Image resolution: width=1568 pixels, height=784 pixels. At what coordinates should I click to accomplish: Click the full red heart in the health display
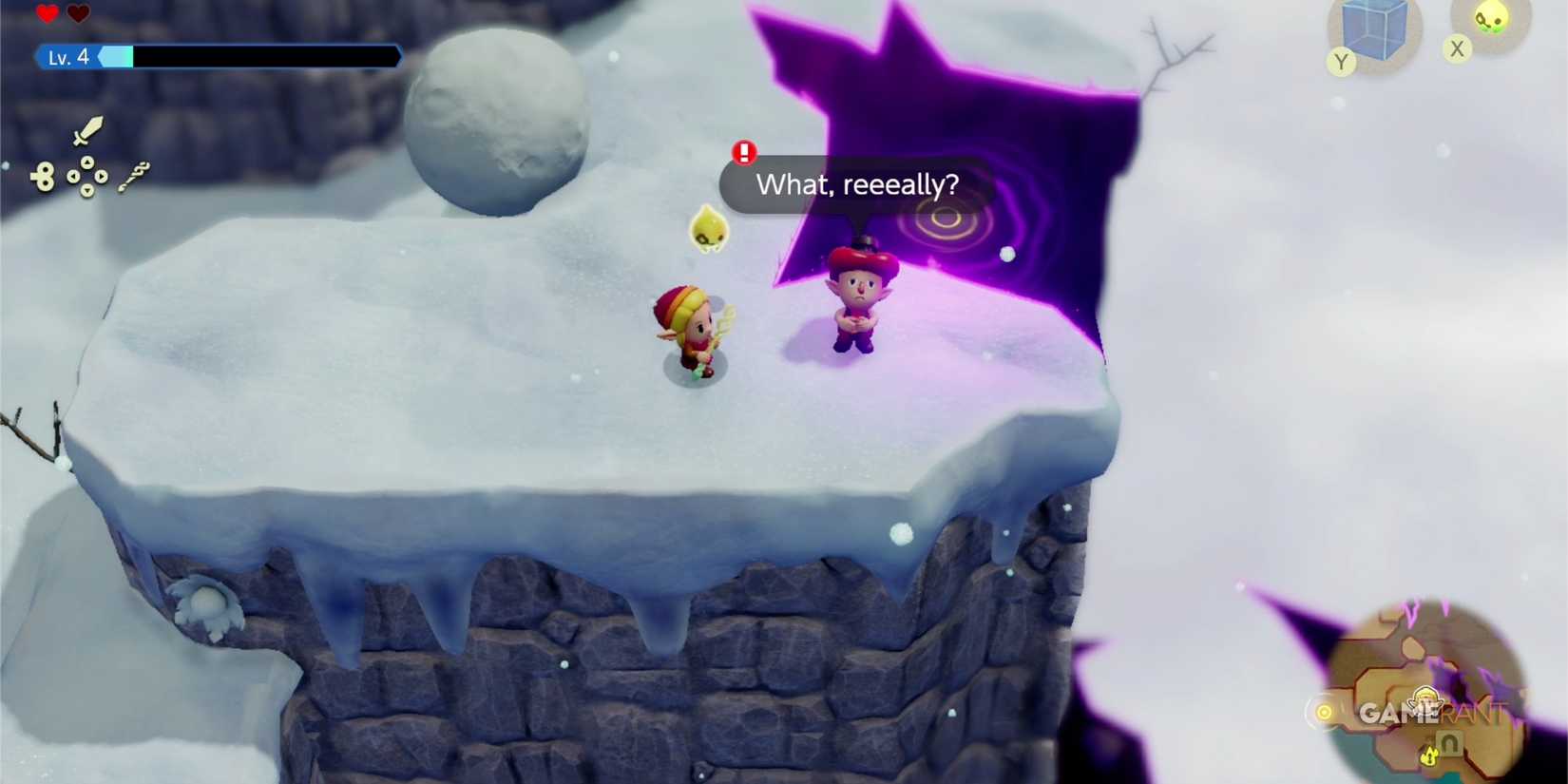(x=45, y=11)
